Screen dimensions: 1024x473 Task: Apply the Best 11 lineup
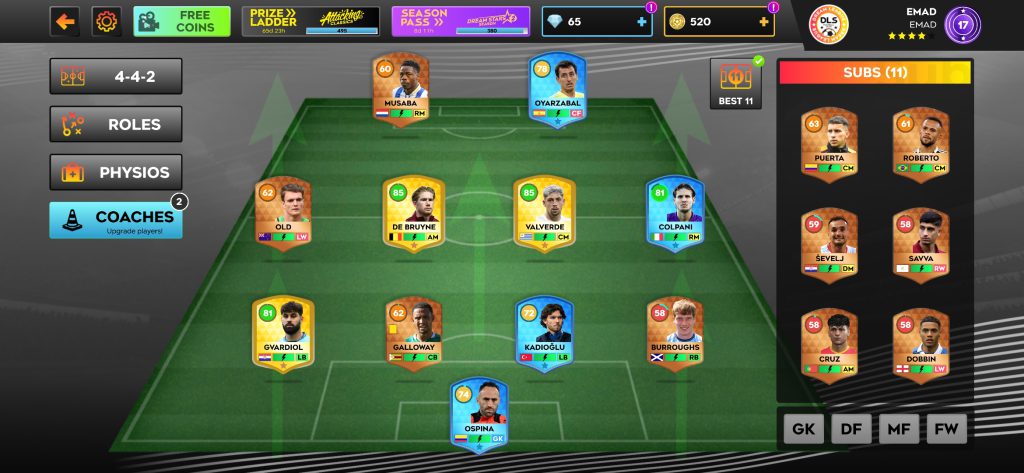[735, 83]
